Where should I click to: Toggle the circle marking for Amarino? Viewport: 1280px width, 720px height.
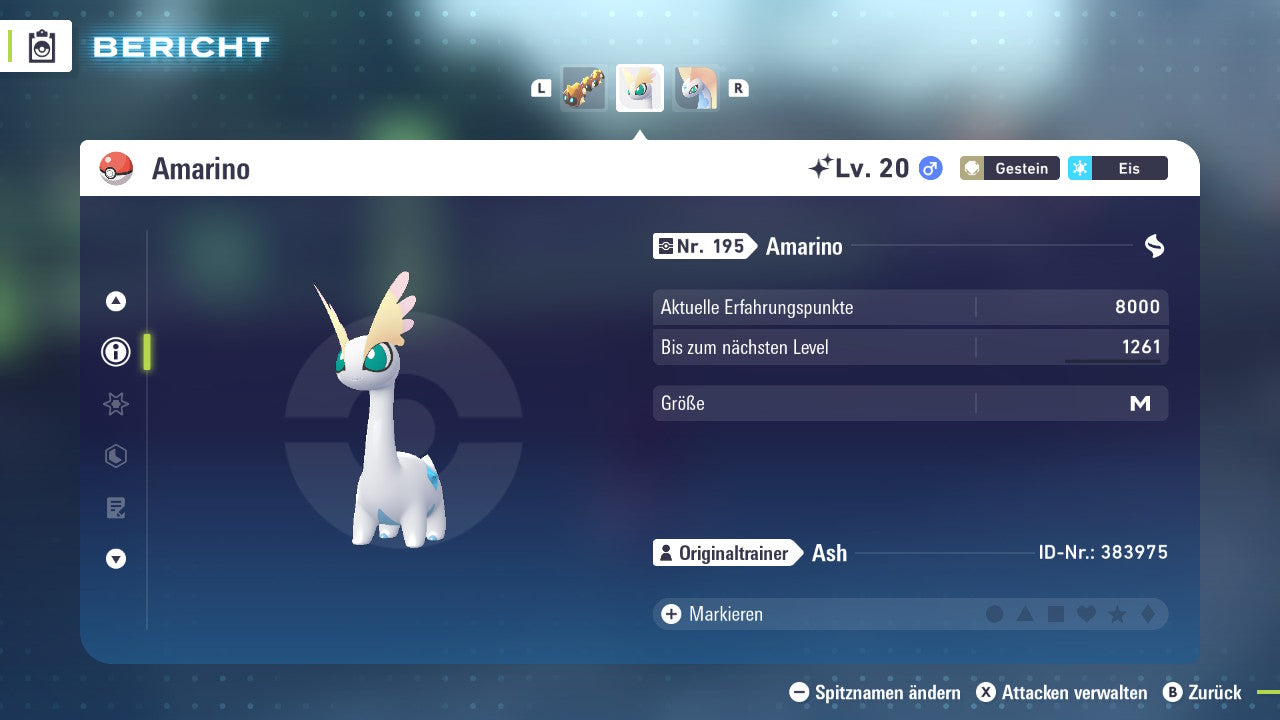995,613
